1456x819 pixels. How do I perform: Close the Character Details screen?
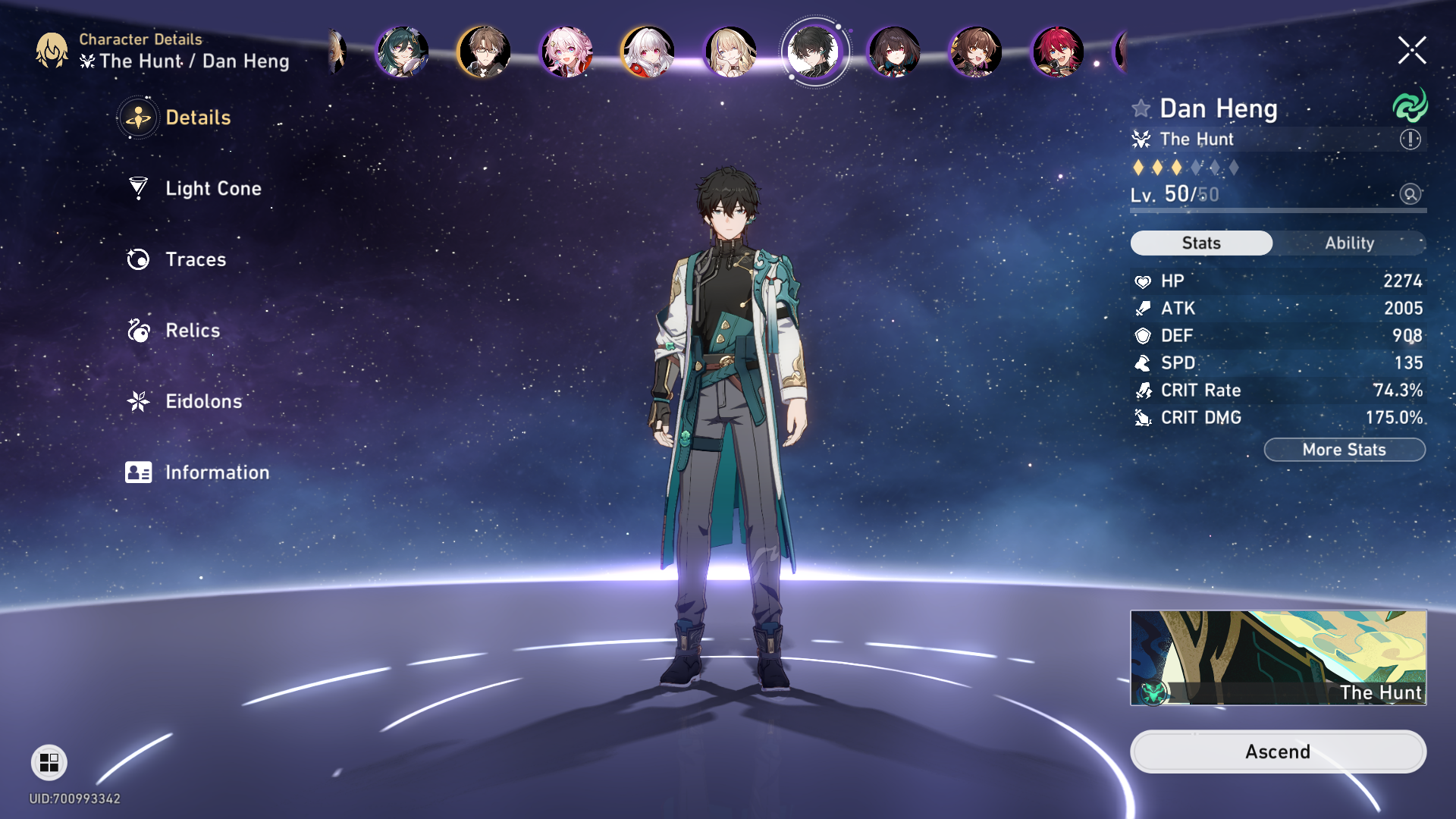[x=1412, y=51]
